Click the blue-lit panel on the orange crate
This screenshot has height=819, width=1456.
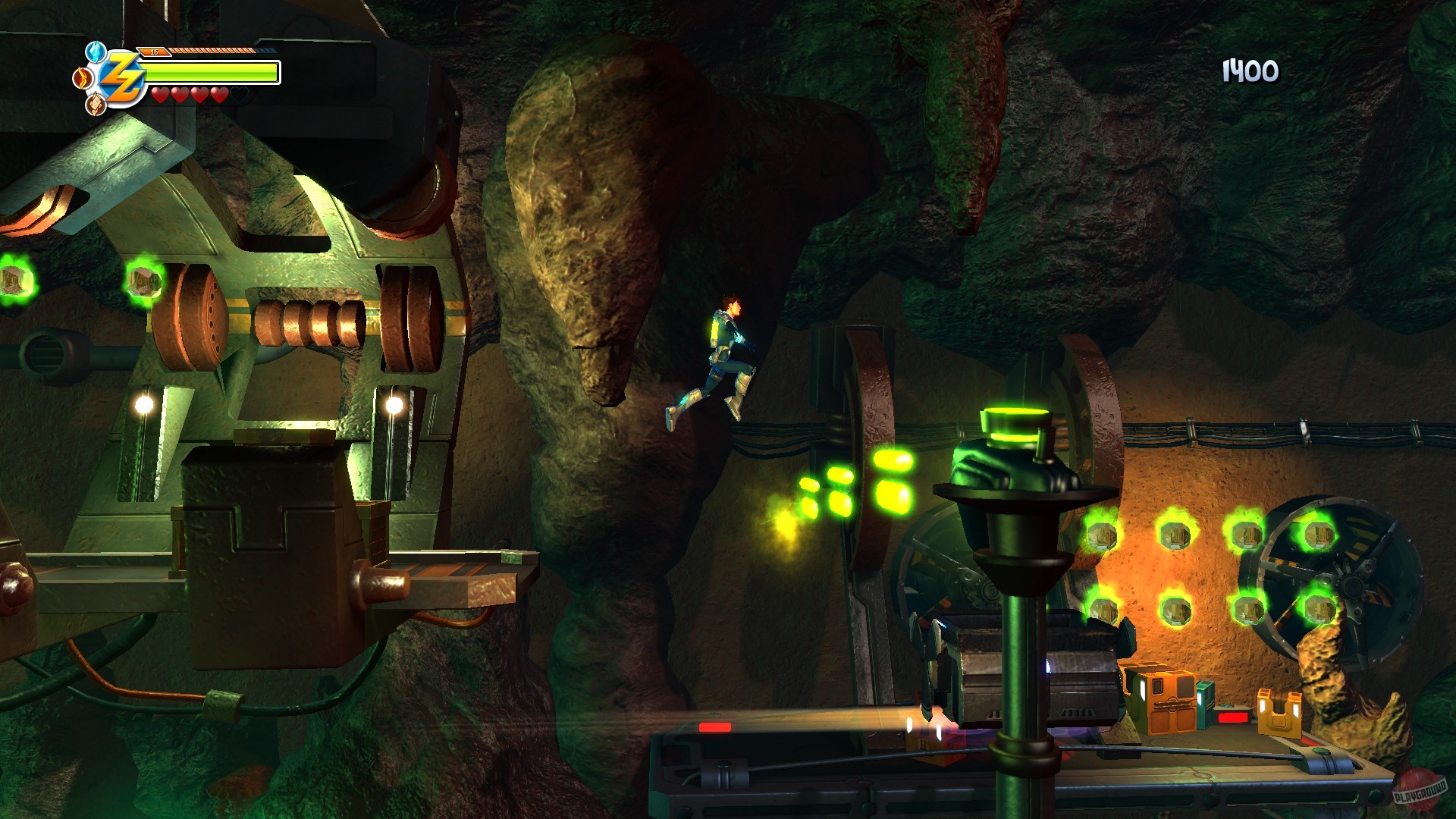coord(1141,692)
